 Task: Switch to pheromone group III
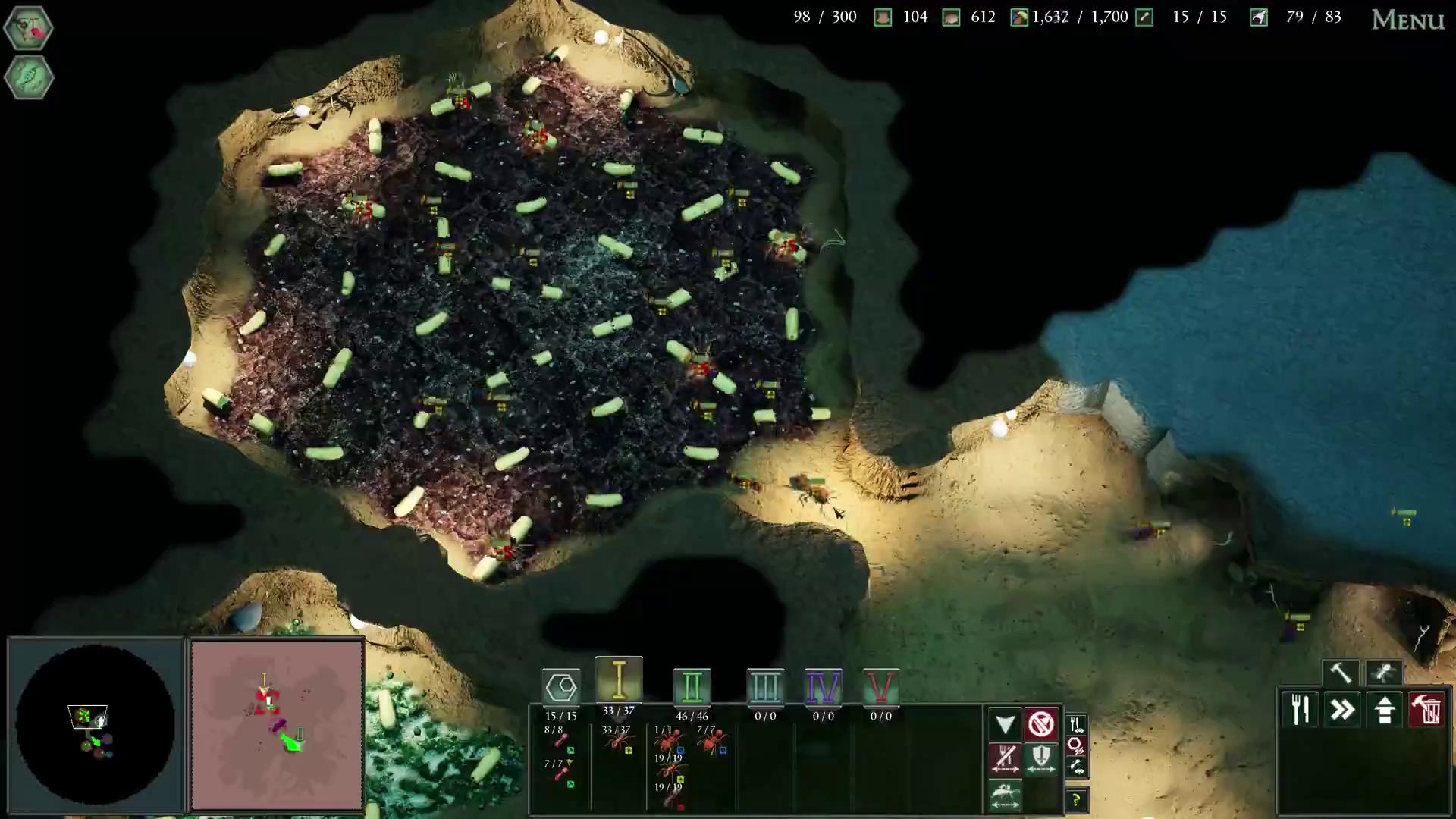(764, 688)
